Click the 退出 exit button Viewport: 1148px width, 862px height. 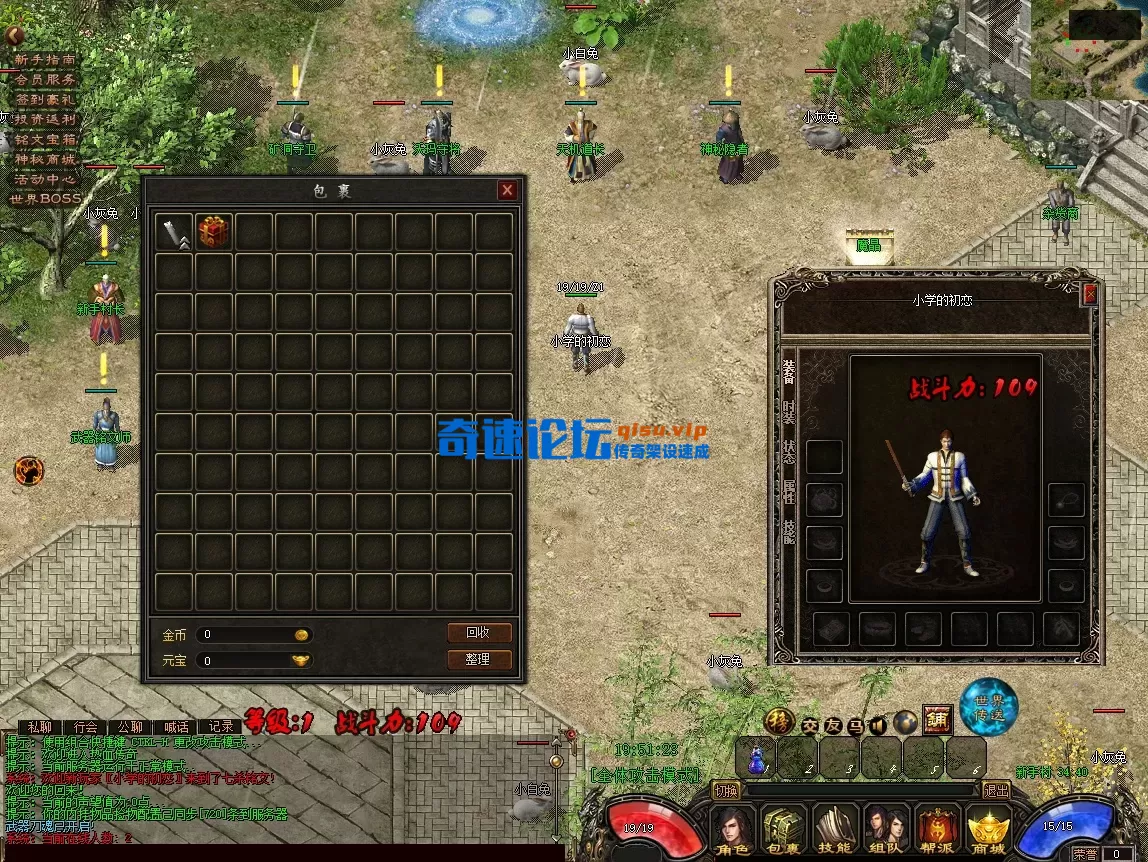coord(997,790)
